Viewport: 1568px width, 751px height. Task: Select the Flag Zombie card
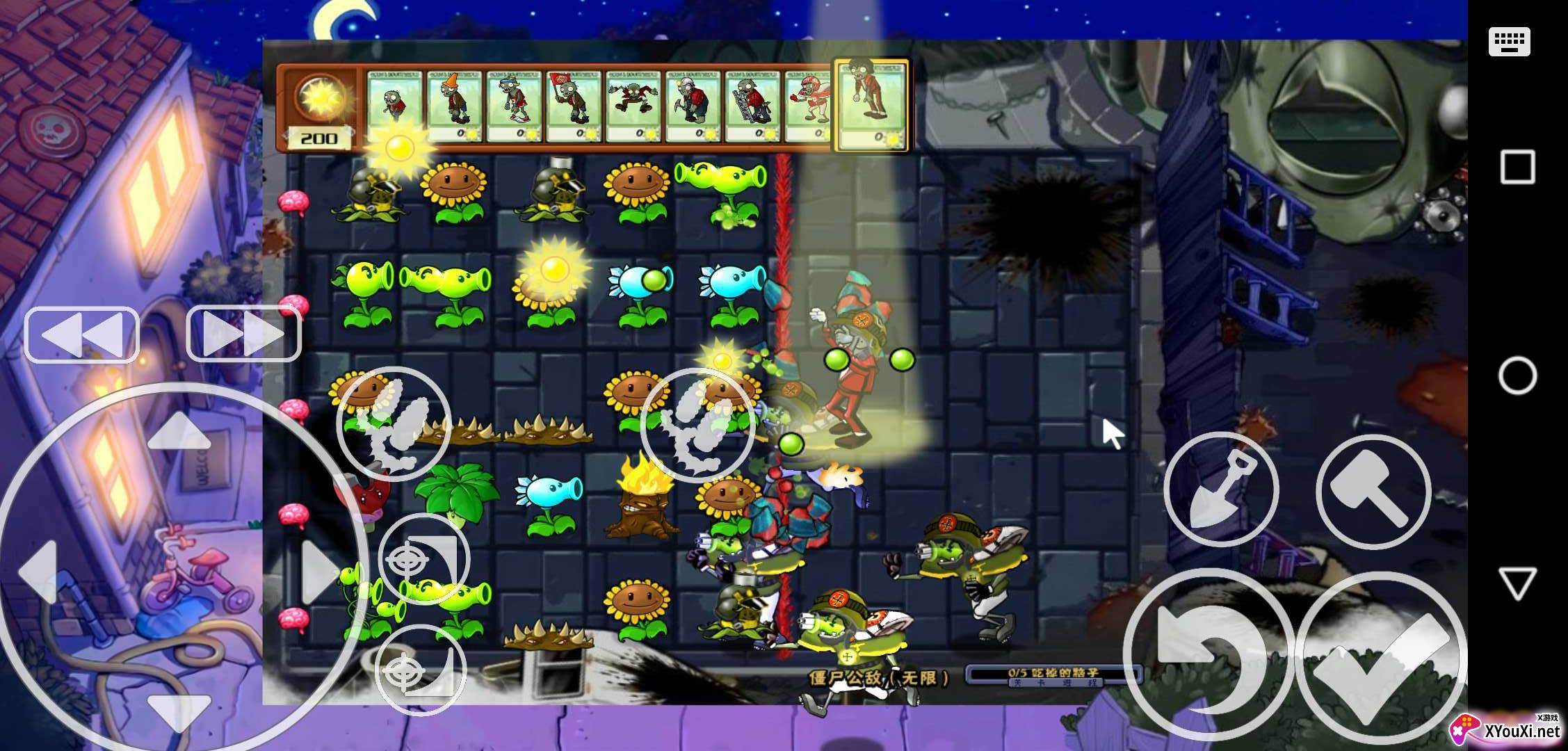[x=574, y=106]
